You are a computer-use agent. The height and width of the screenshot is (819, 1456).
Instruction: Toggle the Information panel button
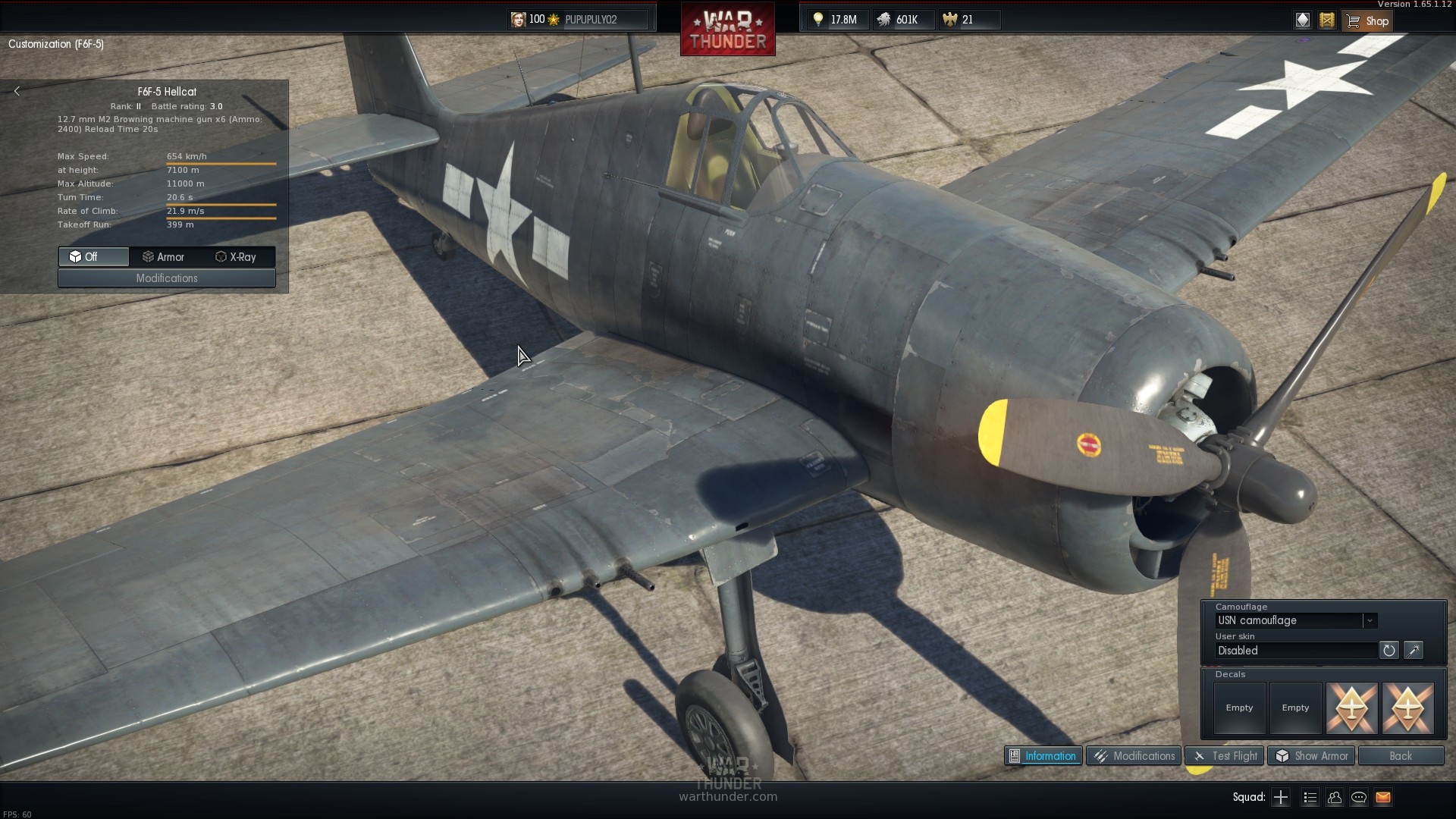tap(1043, 756)
